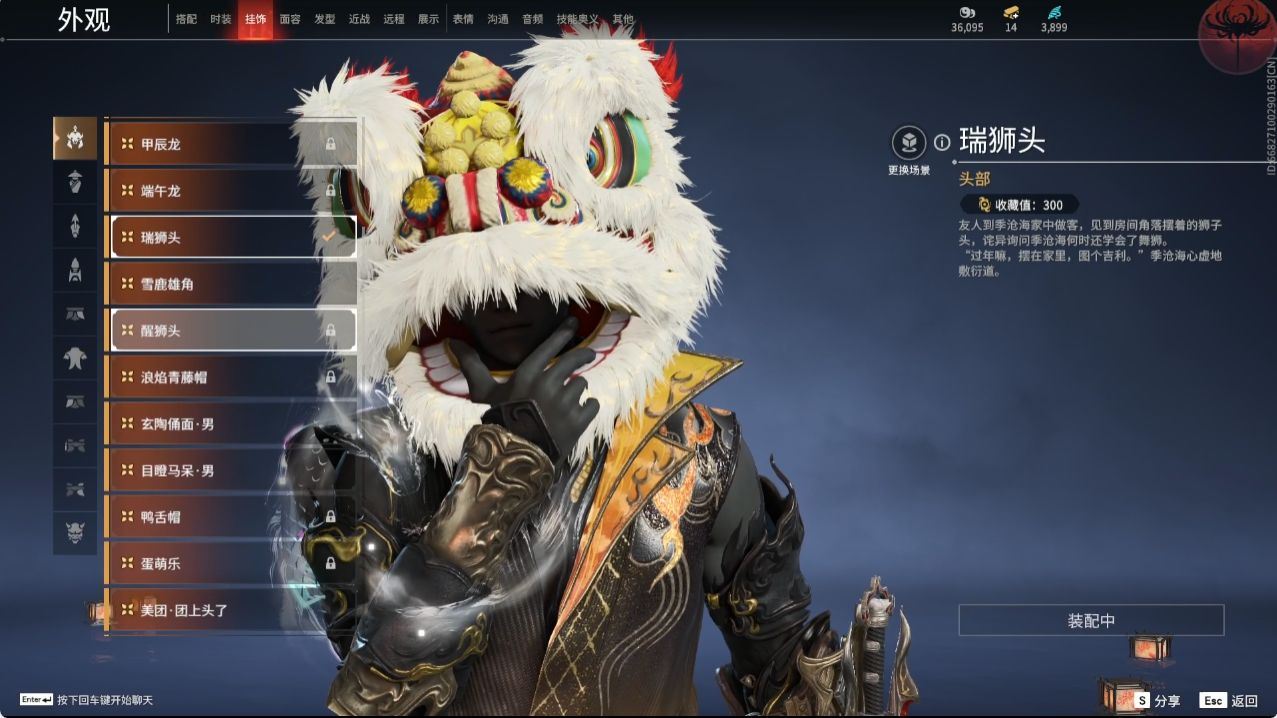Select the 美团·团上头了 item
Viewport: 1277px width, 718px height.
coord(232,610)
